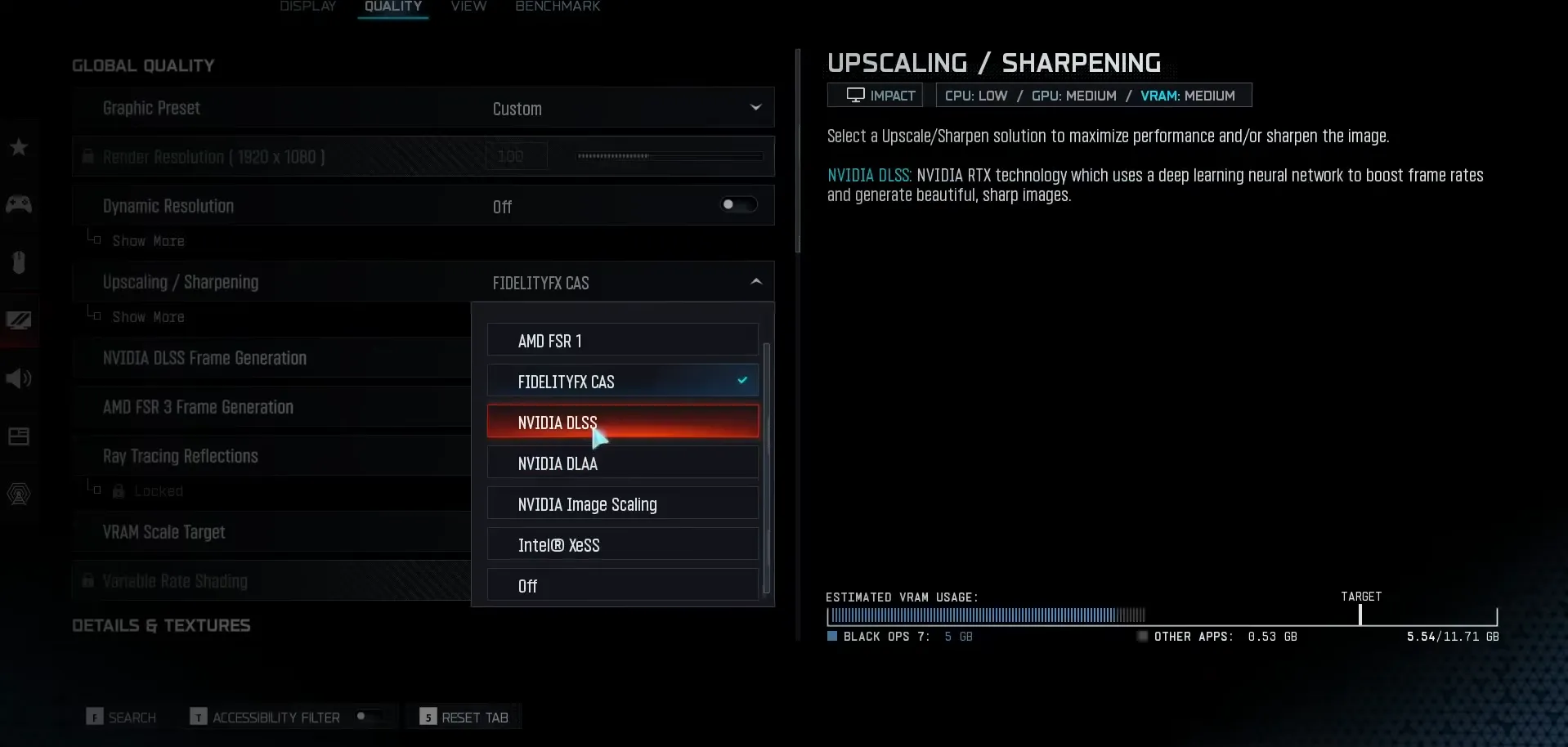Toggle Dynamic Resolution off switch
The image size is (1568, 747).
(x=737, y=204)
